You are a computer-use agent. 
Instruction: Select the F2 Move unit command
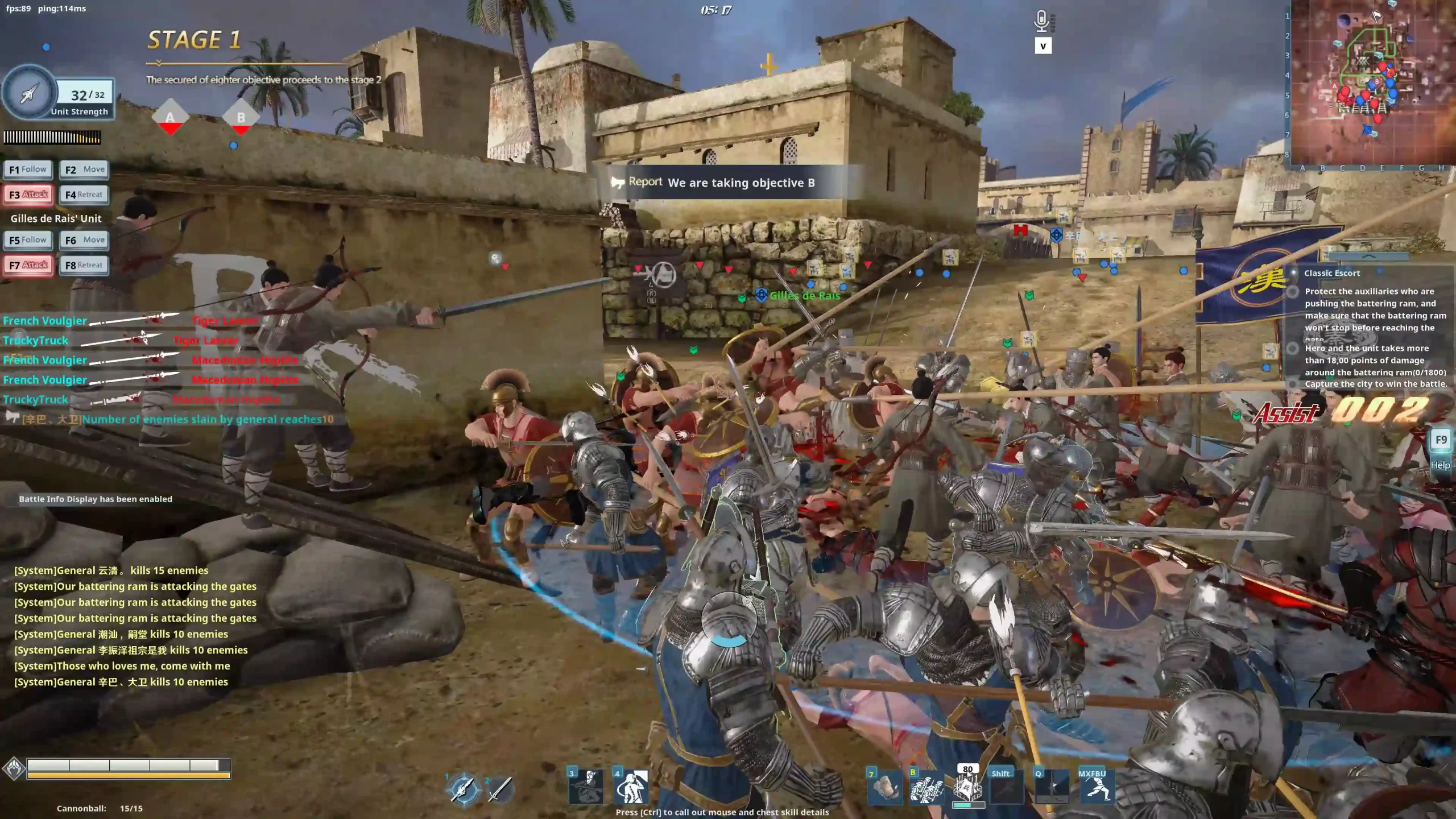pos(84,169)
